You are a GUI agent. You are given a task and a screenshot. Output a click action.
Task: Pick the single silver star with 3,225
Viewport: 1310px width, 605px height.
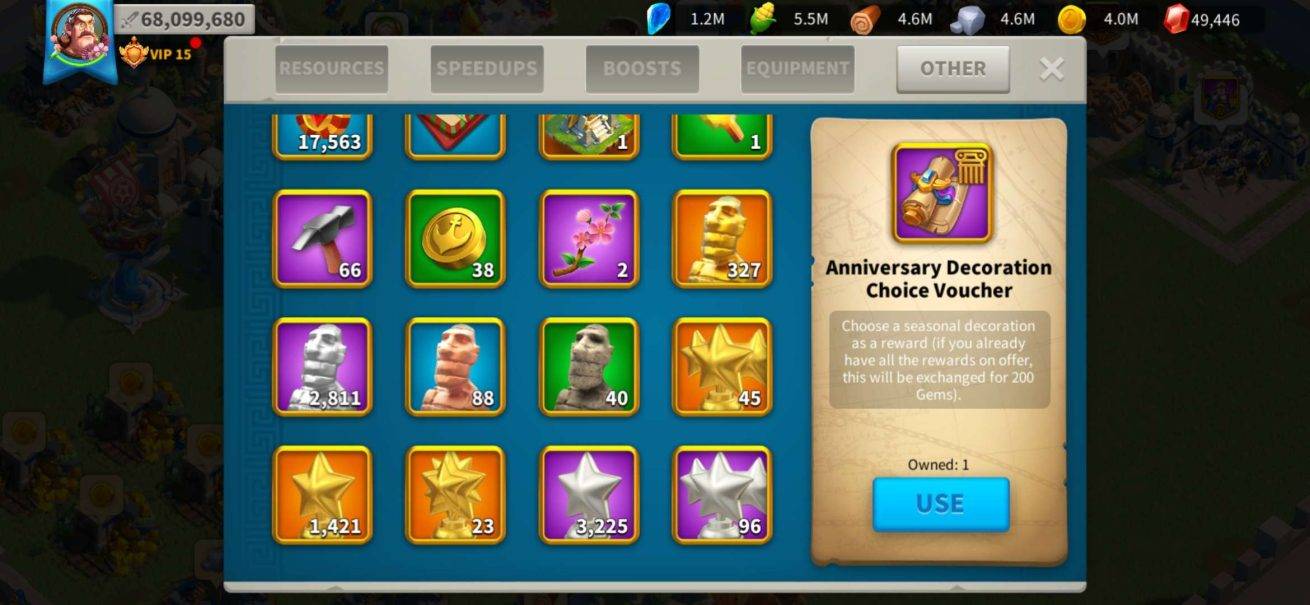click(x=589, y=495)
